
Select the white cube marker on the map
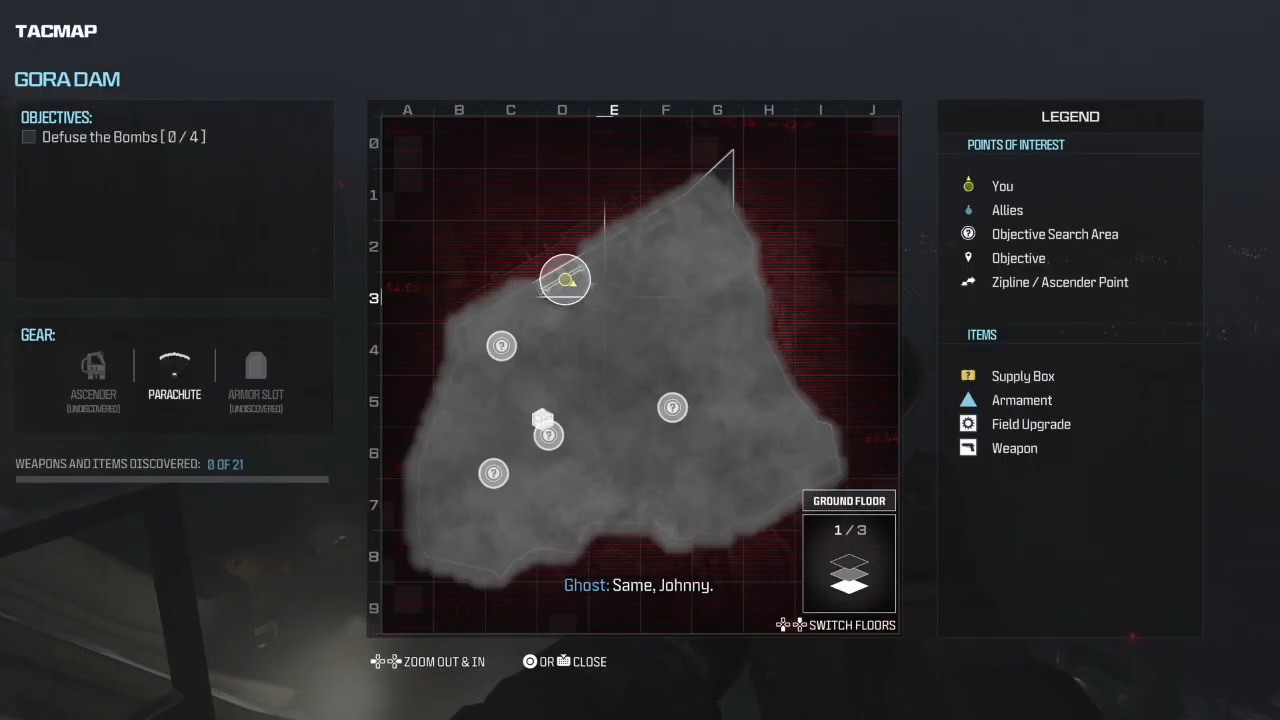point(542,419)
